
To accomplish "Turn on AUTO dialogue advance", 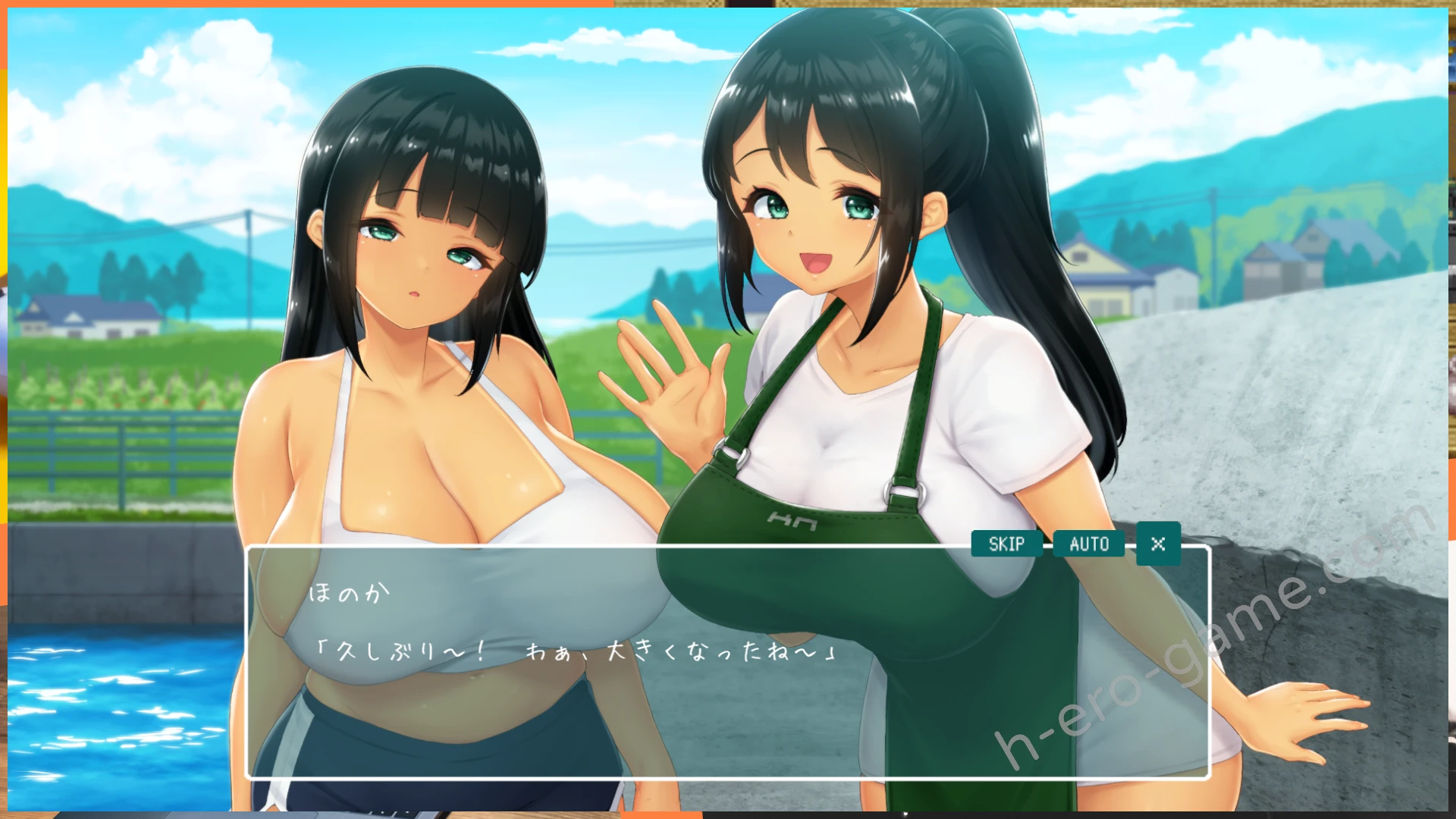I will [x=1089, y=544].
